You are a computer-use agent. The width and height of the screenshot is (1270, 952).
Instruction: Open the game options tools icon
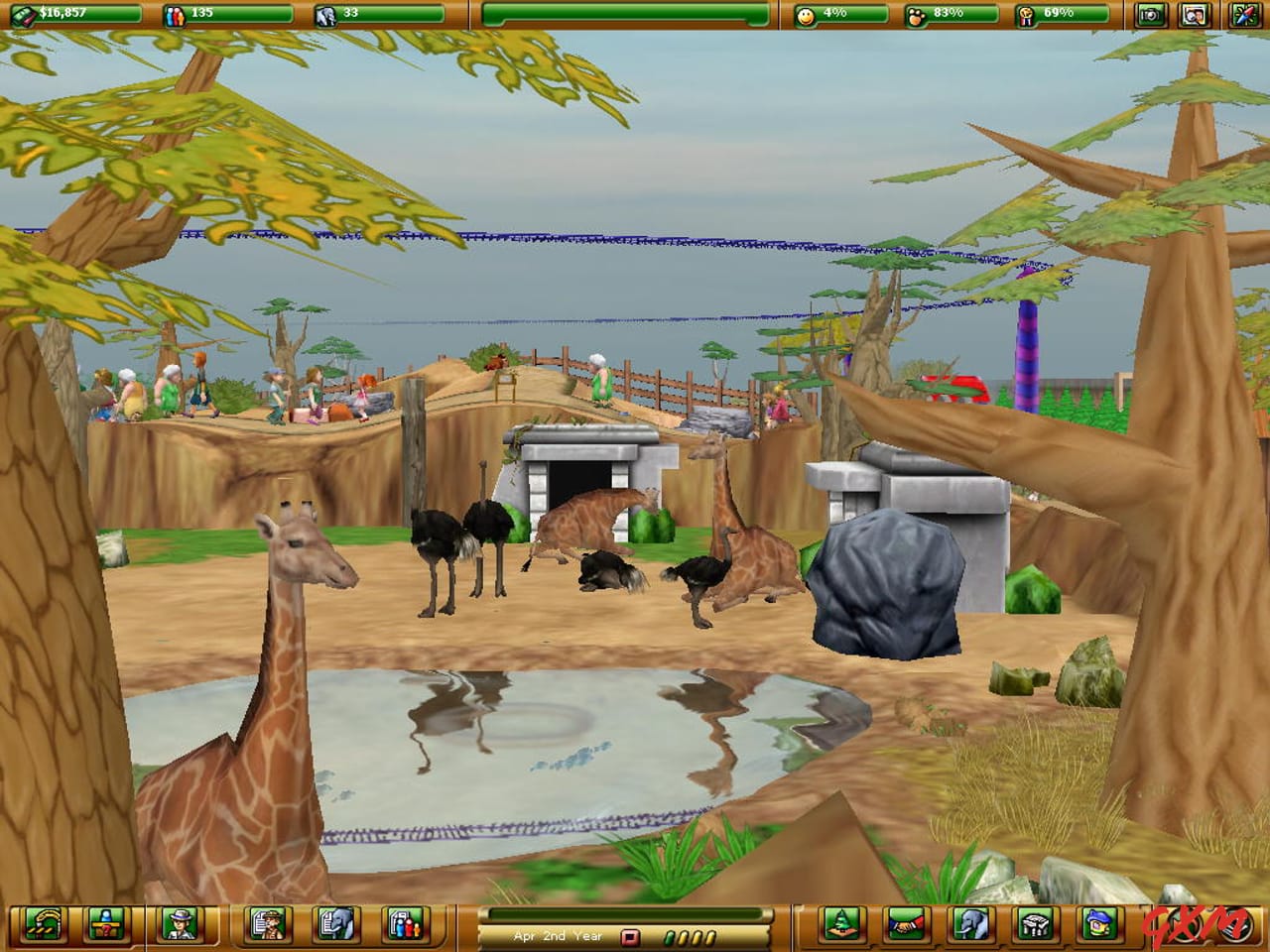point(1245,16)
